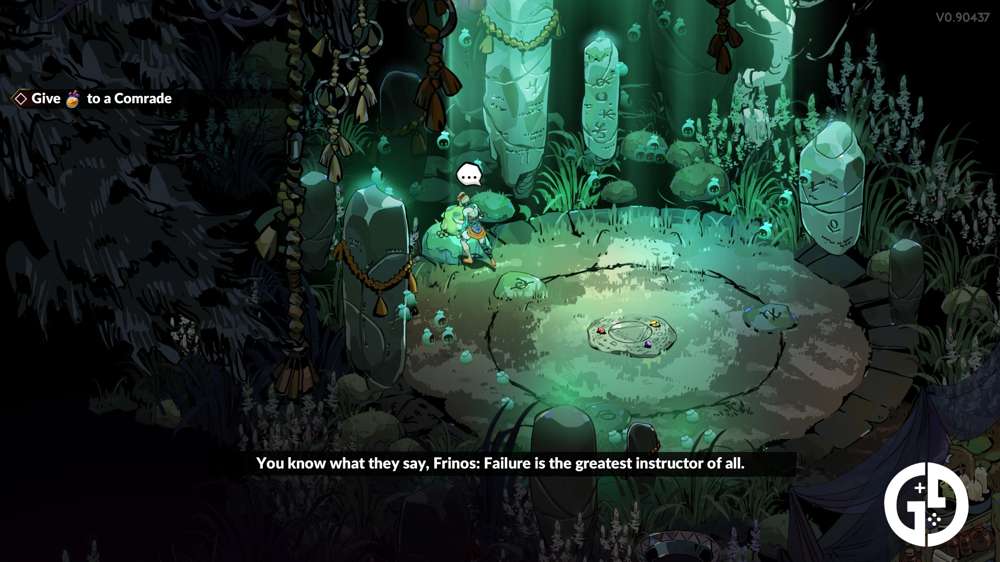
Task: Select the 'Give to a Comrade' objective tracker
Action: tap(92, 98)
